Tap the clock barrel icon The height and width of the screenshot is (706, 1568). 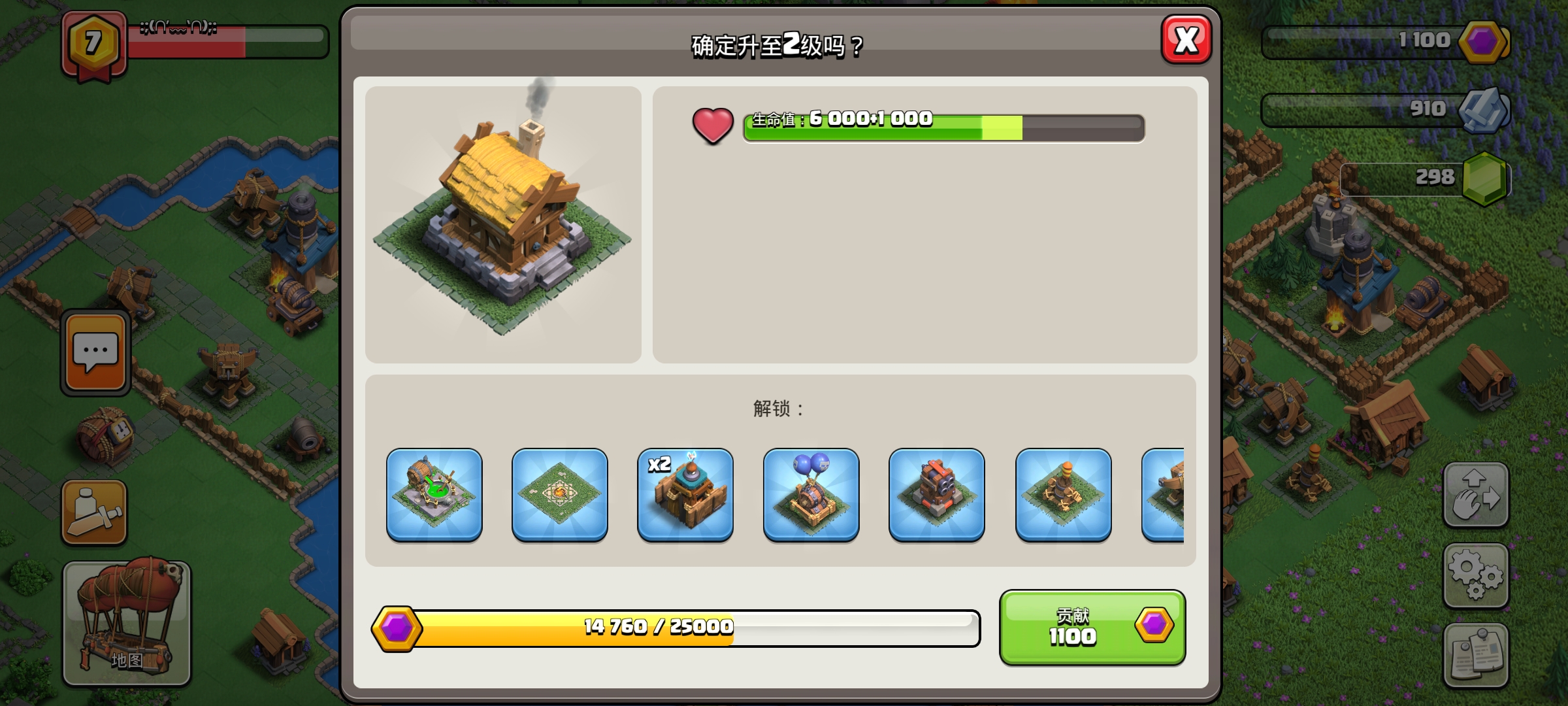(105, 436)
